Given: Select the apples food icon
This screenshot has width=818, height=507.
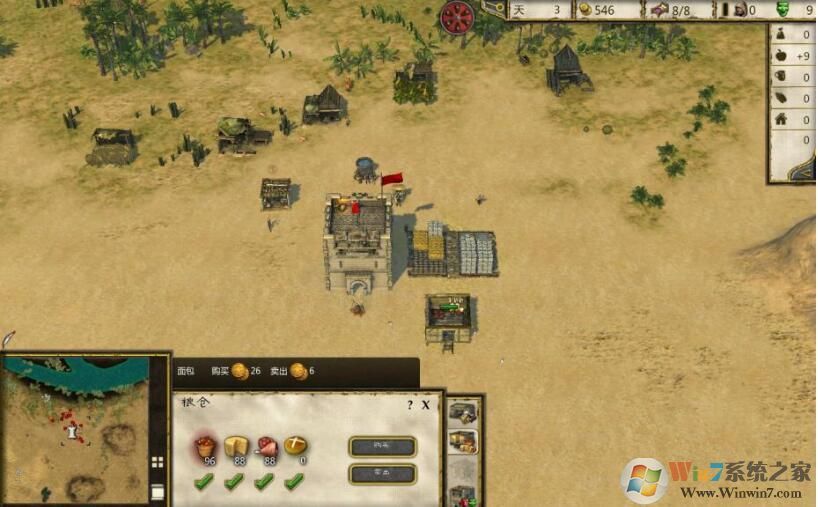Looking at the screenshot, I should tap(206, 446).
